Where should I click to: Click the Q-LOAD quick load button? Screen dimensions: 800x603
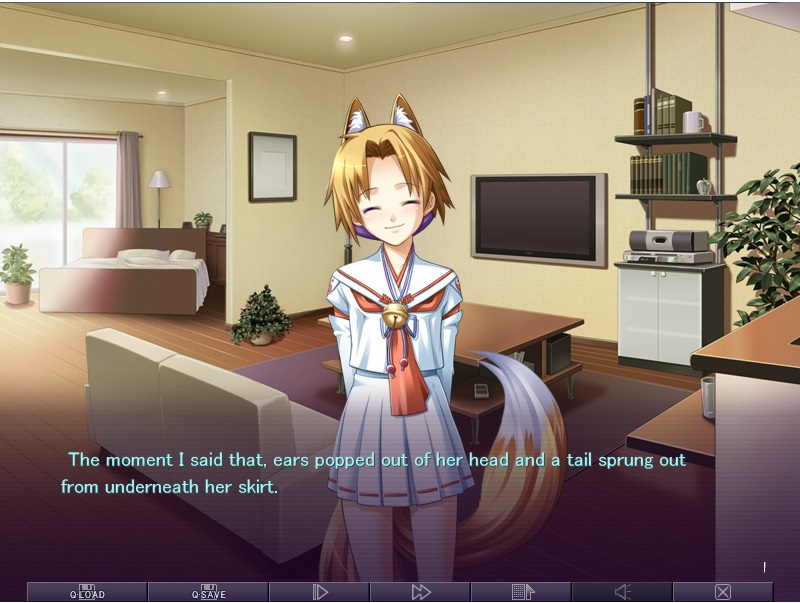pyautogui.click(x=87, y=592)
